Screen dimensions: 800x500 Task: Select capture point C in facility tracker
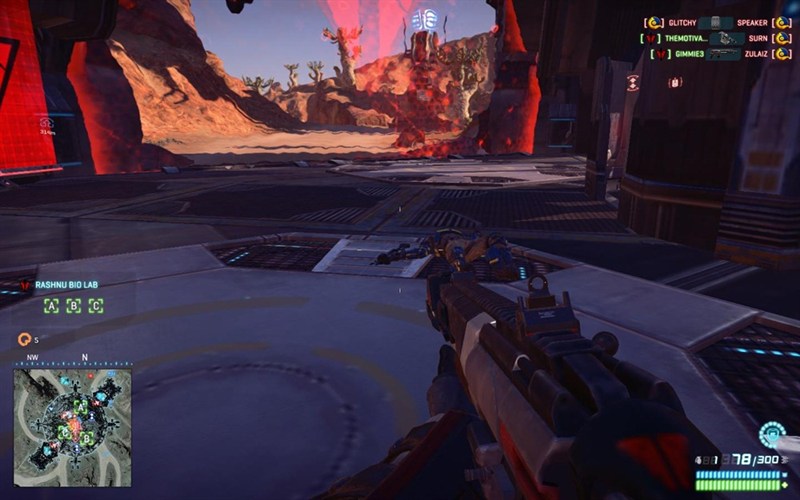[95, 306]
